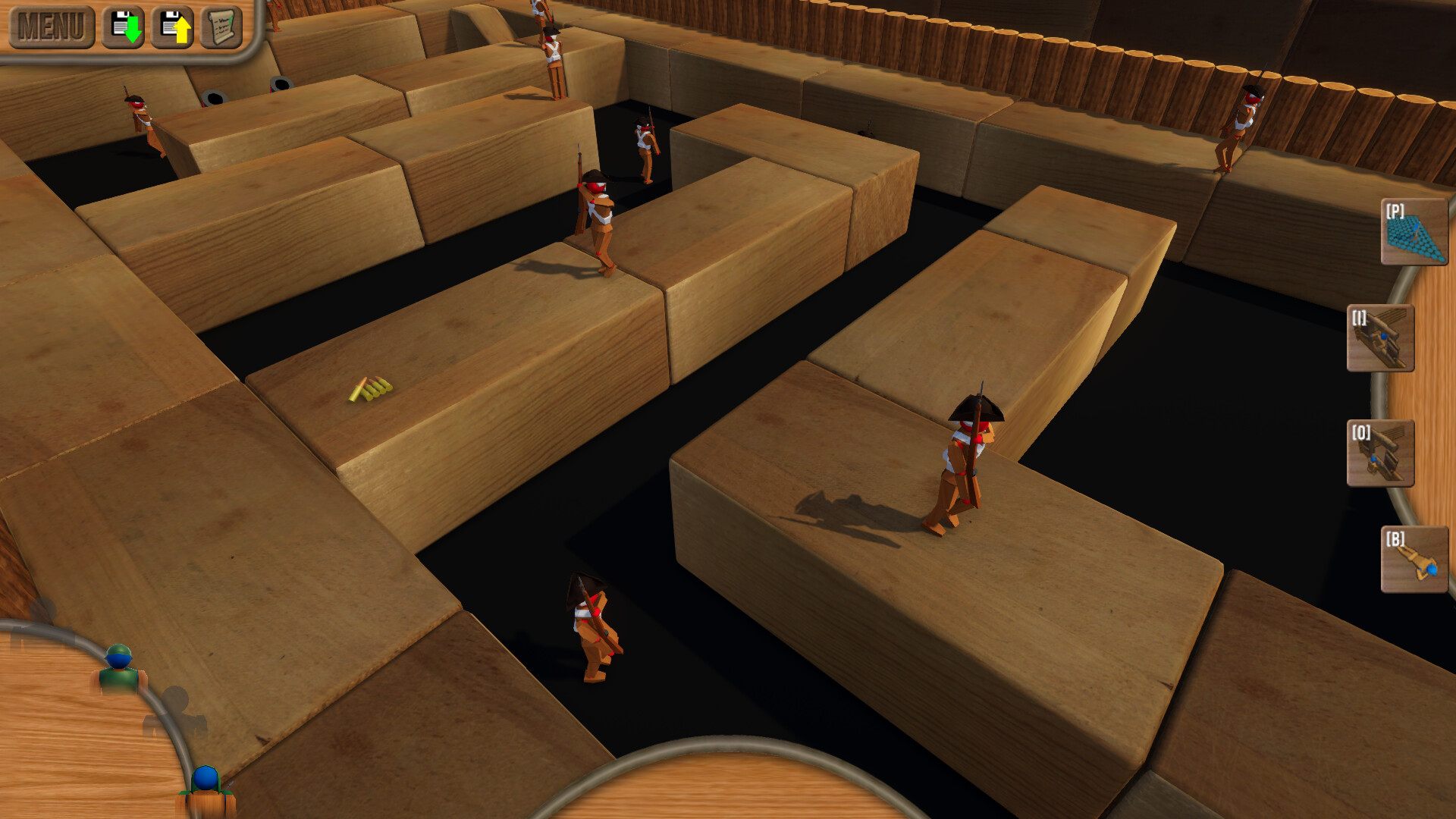The image size is (1456, 819).
Task: Click the spilled ammo shells on the block
Action: coord(372,389)
